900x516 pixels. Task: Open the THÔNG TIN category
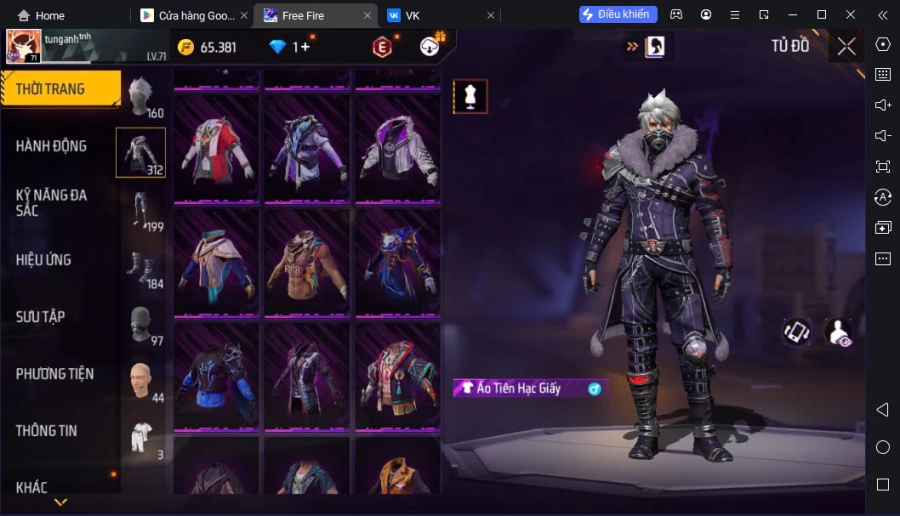point(47,431)
